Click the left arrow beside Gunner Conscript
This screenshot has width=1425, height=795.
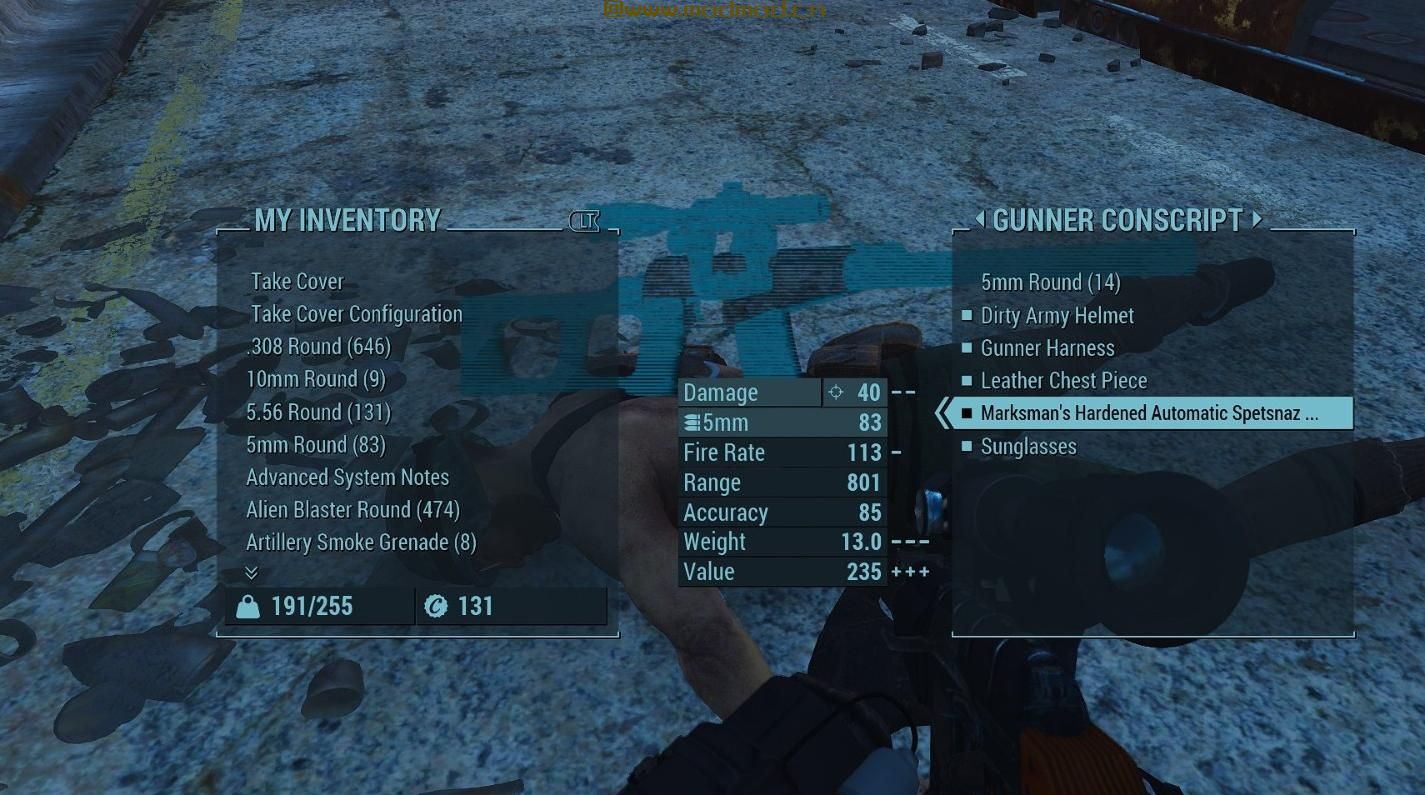point(979,219)
